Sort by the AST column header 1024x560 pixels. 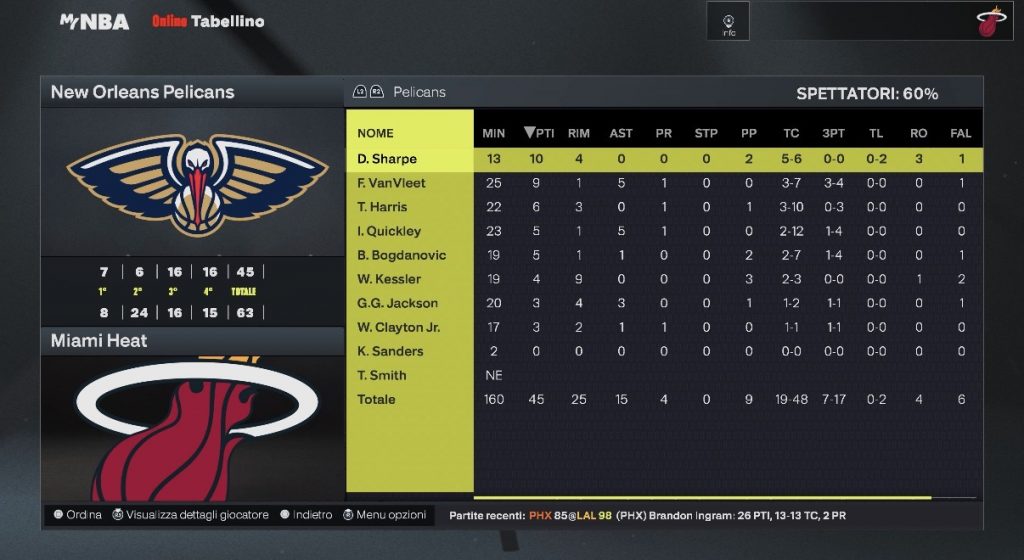(x=621, y=133)
